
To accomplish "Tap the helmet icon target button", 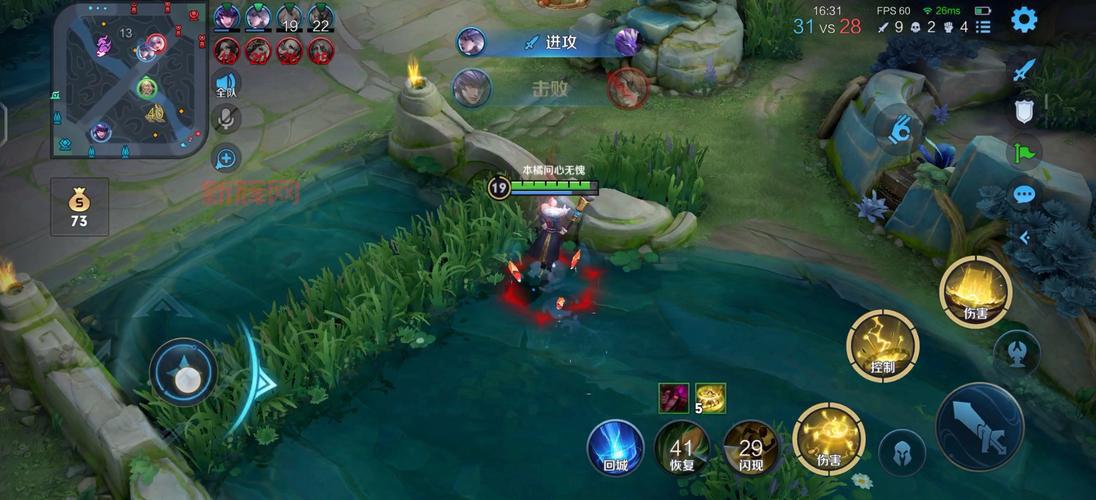I will click(x=901, y=450).
